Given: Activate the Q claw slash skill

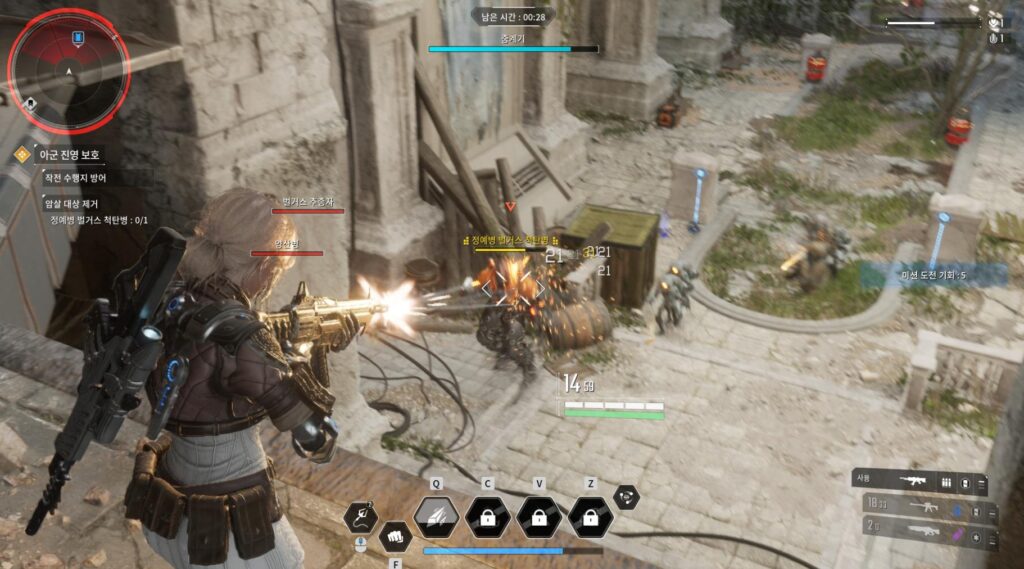Looking at the screenshot, I should tap(436, 517).
